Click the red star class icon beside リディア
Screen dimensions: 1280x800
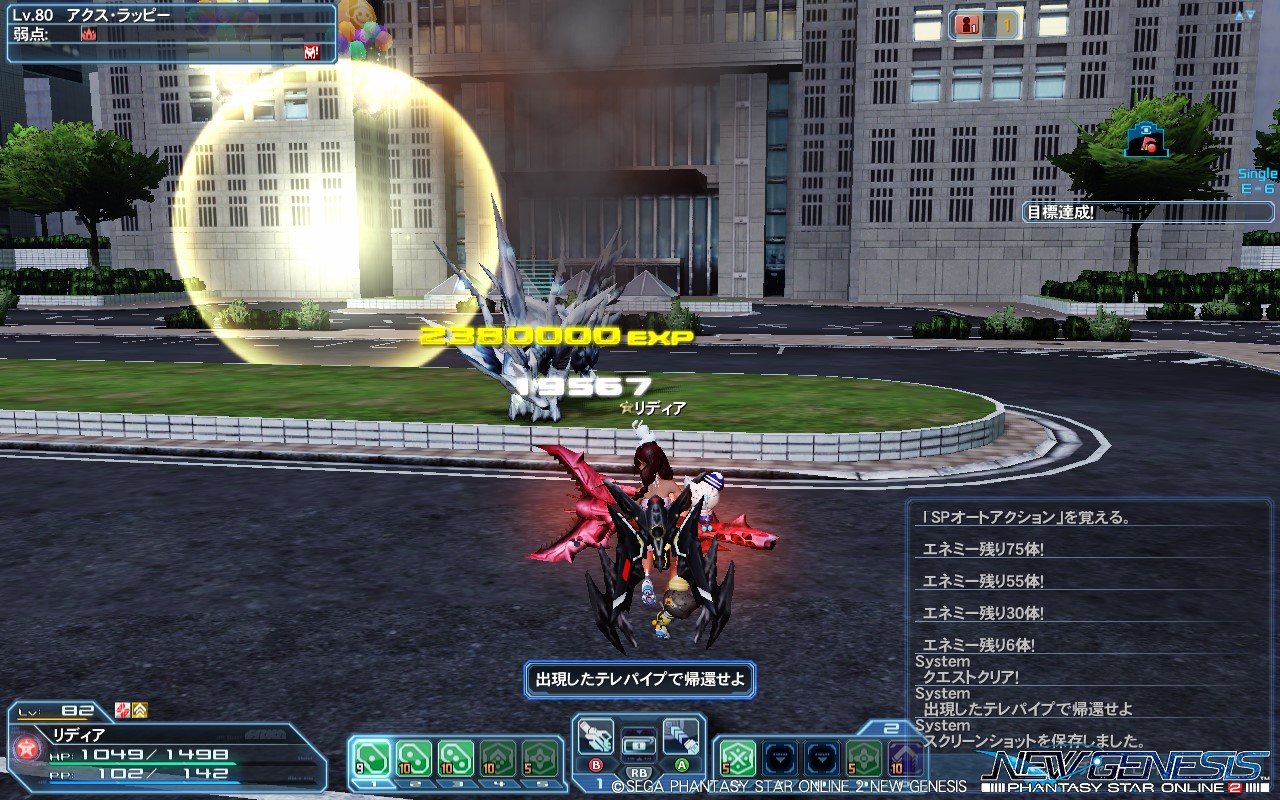pos(28,748)
